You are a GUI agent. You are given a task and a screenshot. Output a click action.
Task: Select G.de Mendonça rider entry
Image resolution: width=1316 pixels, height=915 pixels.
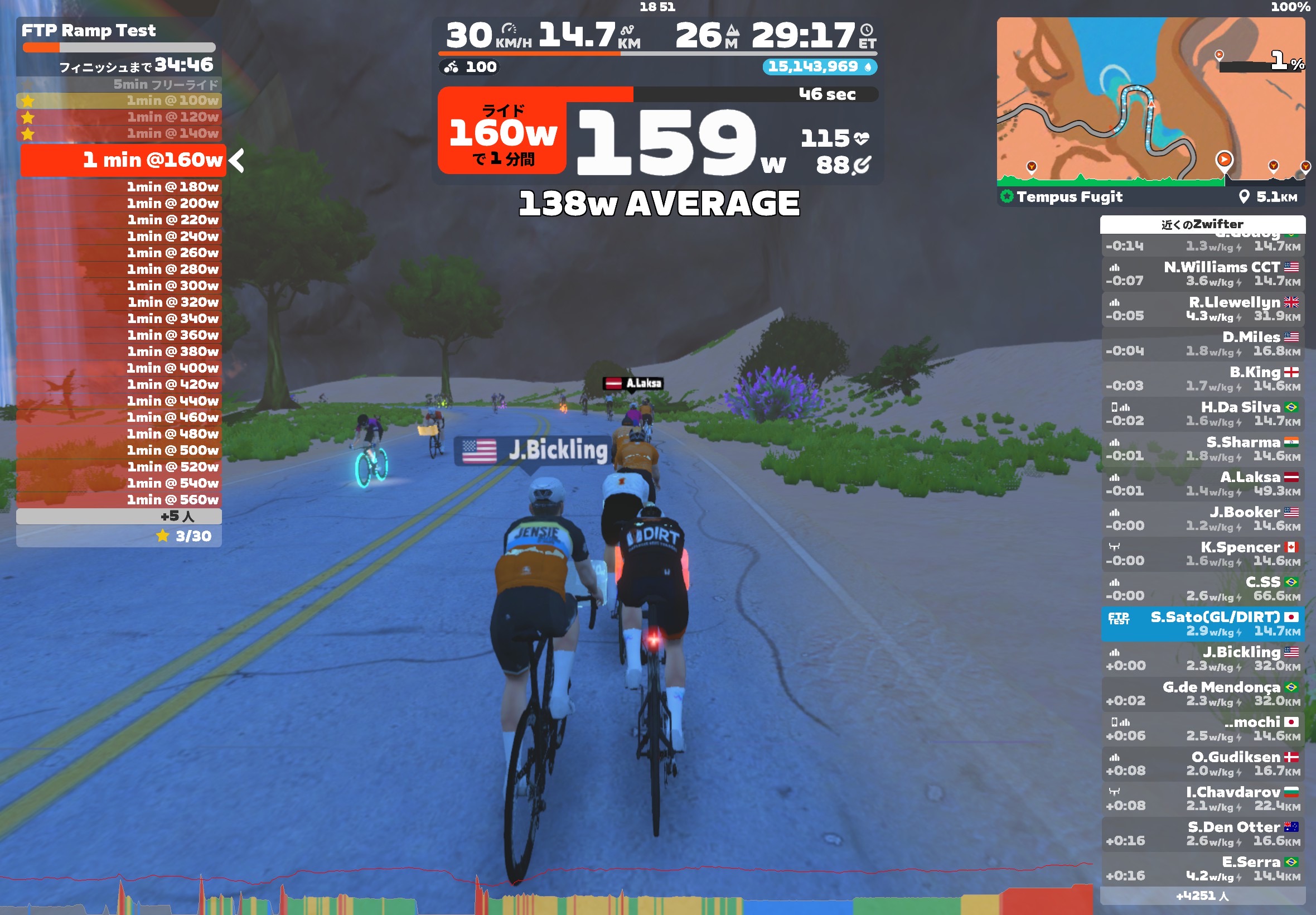click(1203, 694)
